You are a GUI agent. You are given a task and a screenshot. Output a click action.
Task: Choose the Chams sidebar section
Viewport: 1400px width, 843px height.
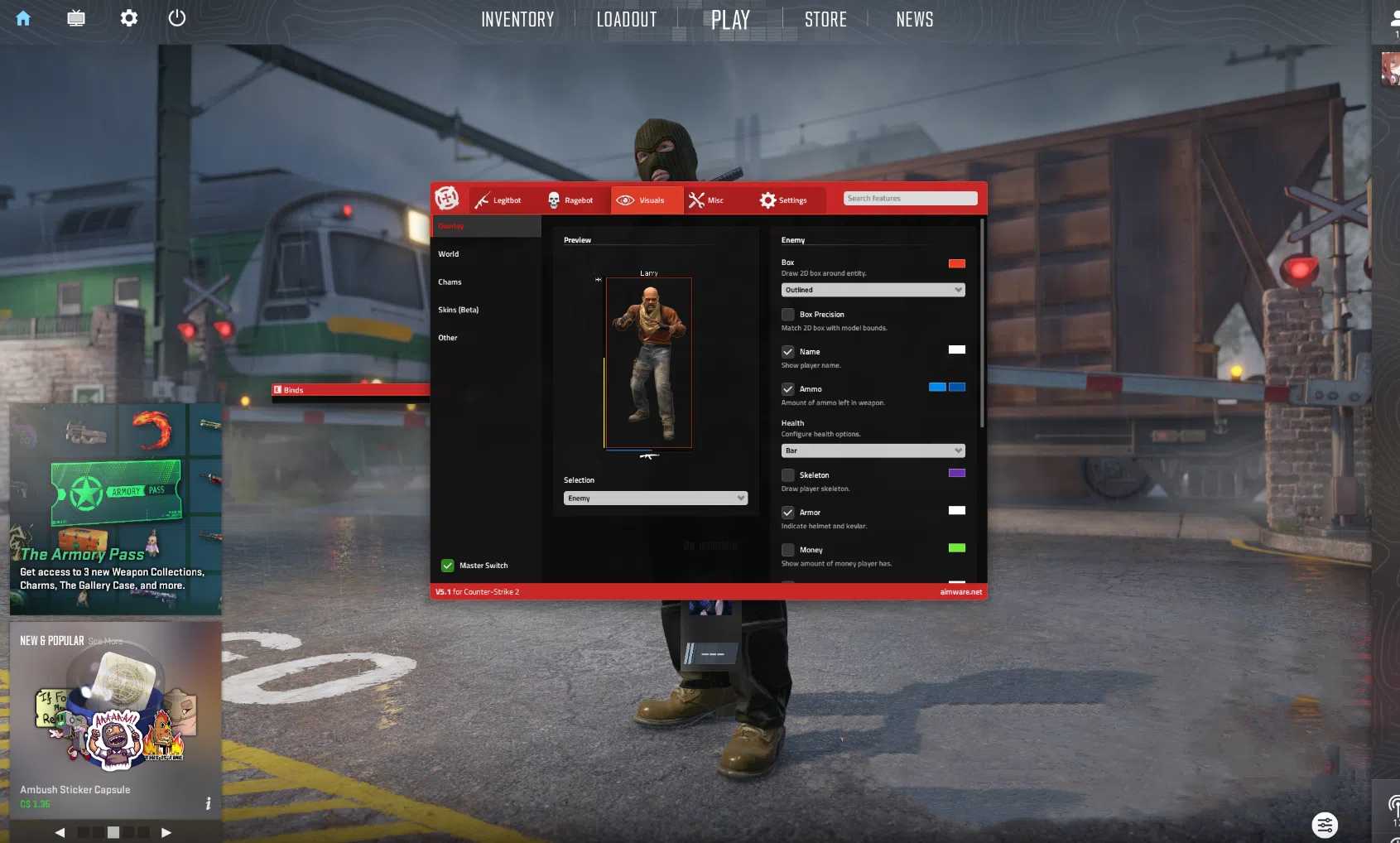pyautogui.click(x=450, y=282)
